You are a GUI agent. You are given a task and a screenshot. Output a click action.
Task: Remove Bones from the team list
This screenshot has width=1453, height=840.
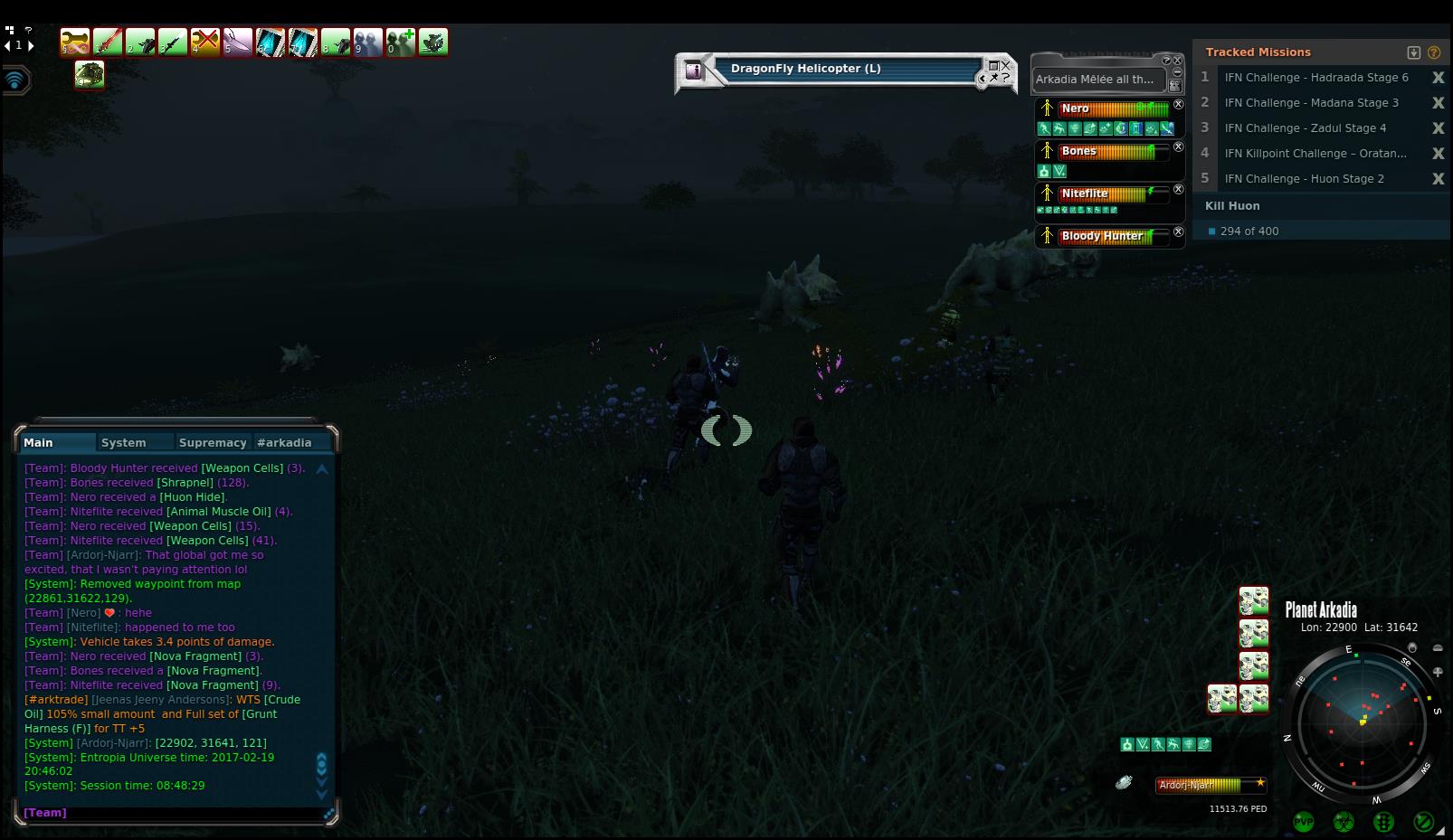click(1178, 146)
